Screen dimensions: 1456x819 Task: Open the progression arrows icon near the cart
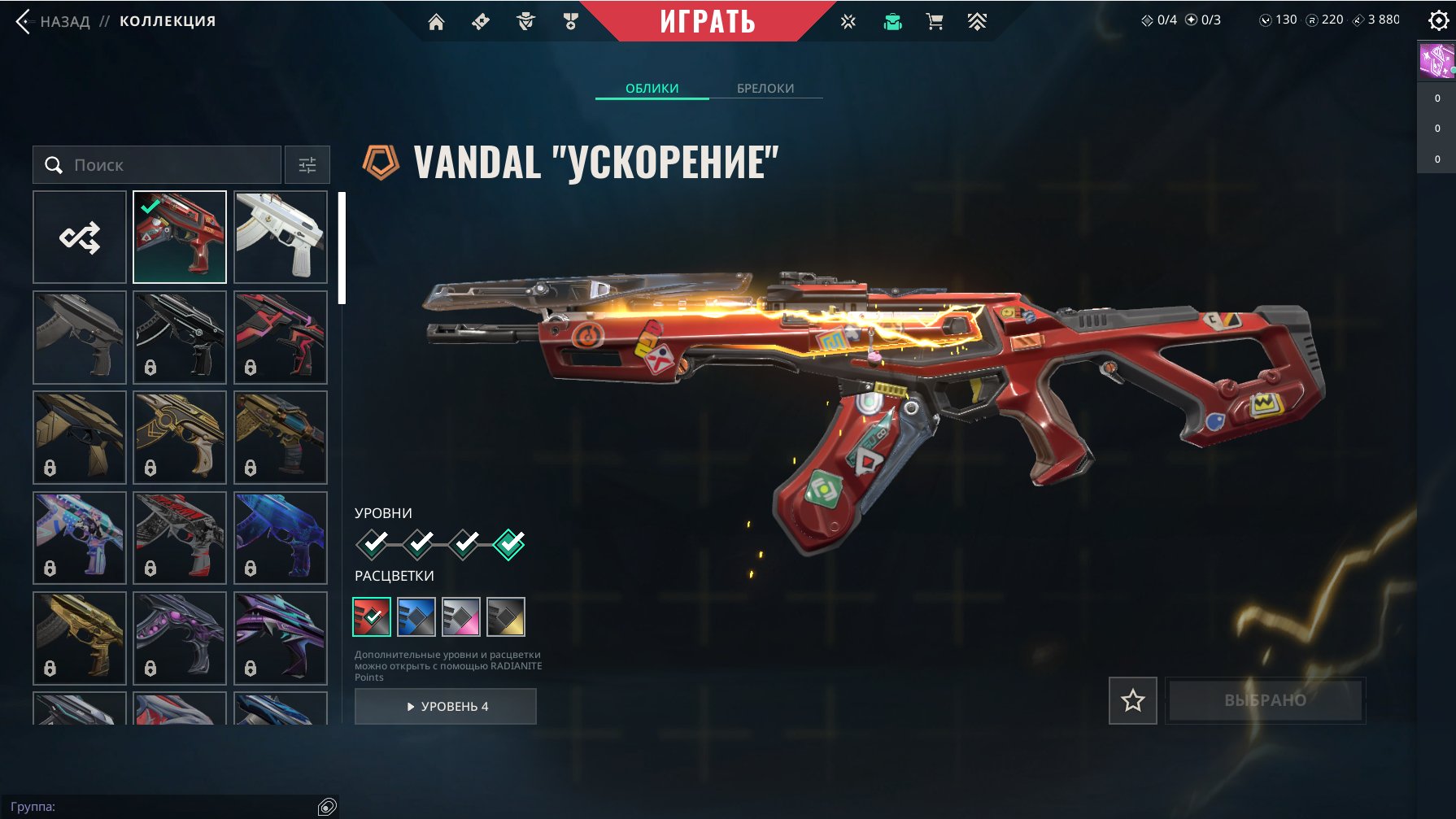[976, 22]
